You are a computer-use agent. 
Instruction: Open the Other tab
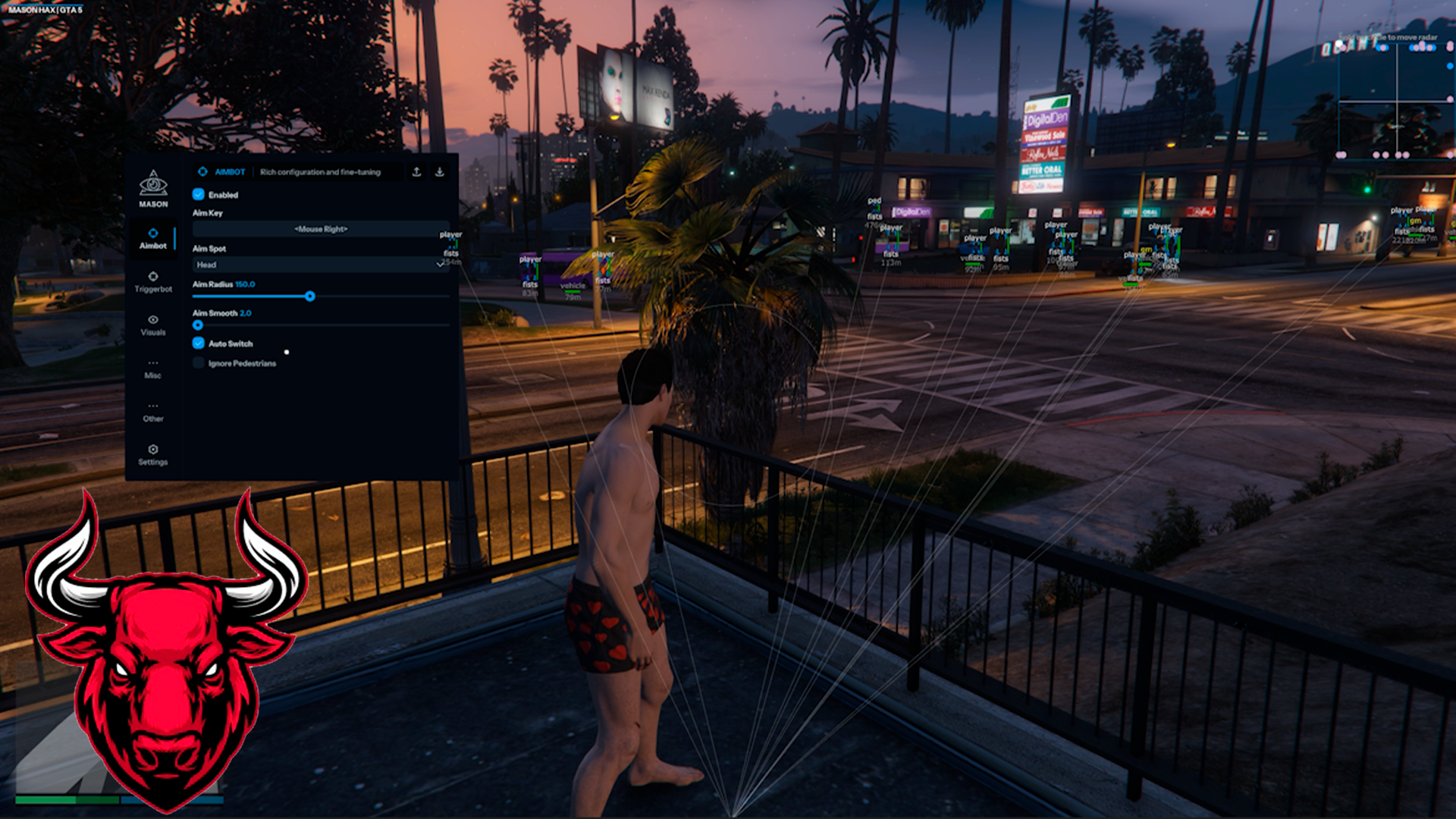point(153,411)
